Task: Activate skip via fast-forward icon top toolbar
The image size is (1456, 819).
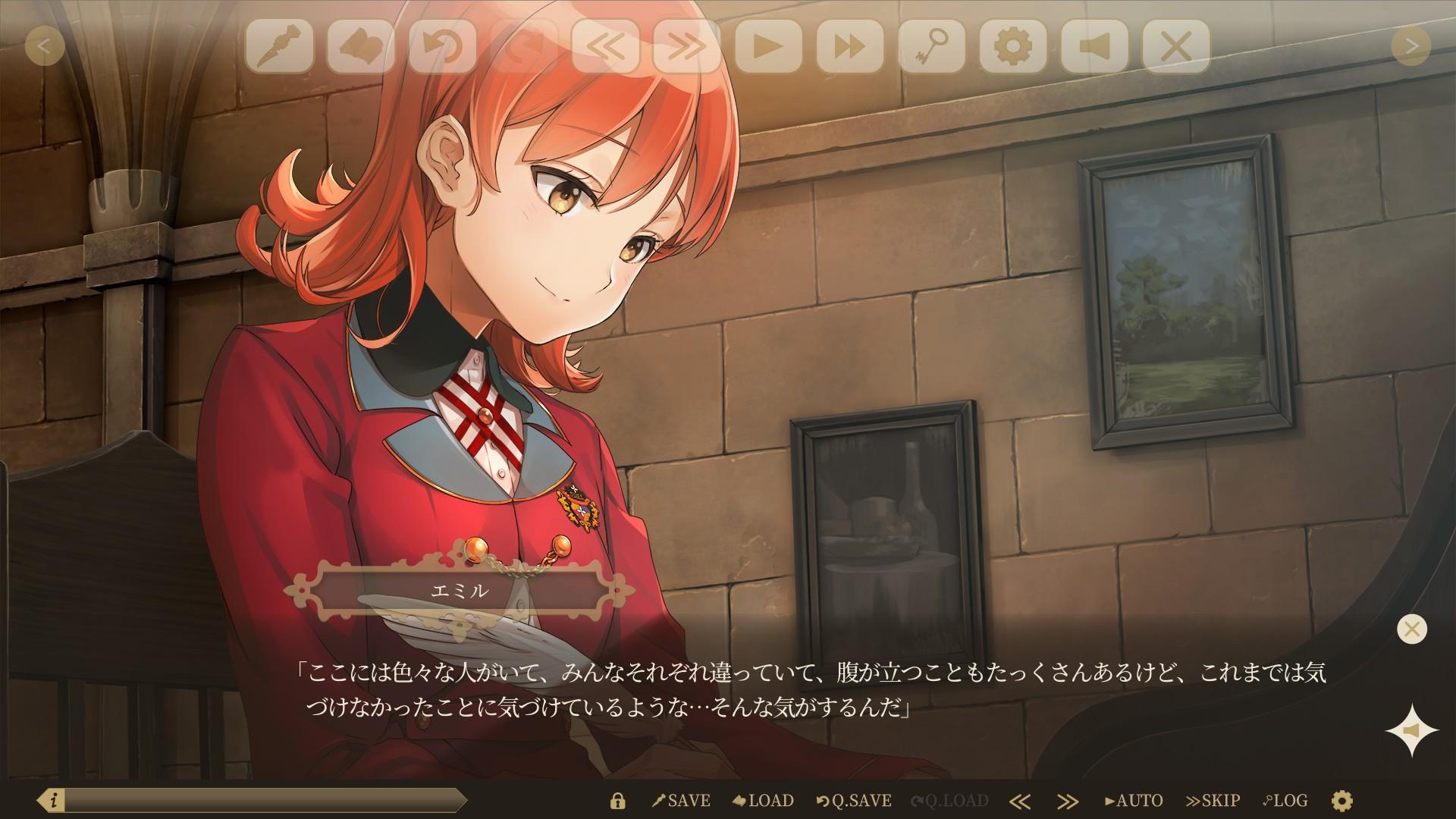Action: pos(849,47)
